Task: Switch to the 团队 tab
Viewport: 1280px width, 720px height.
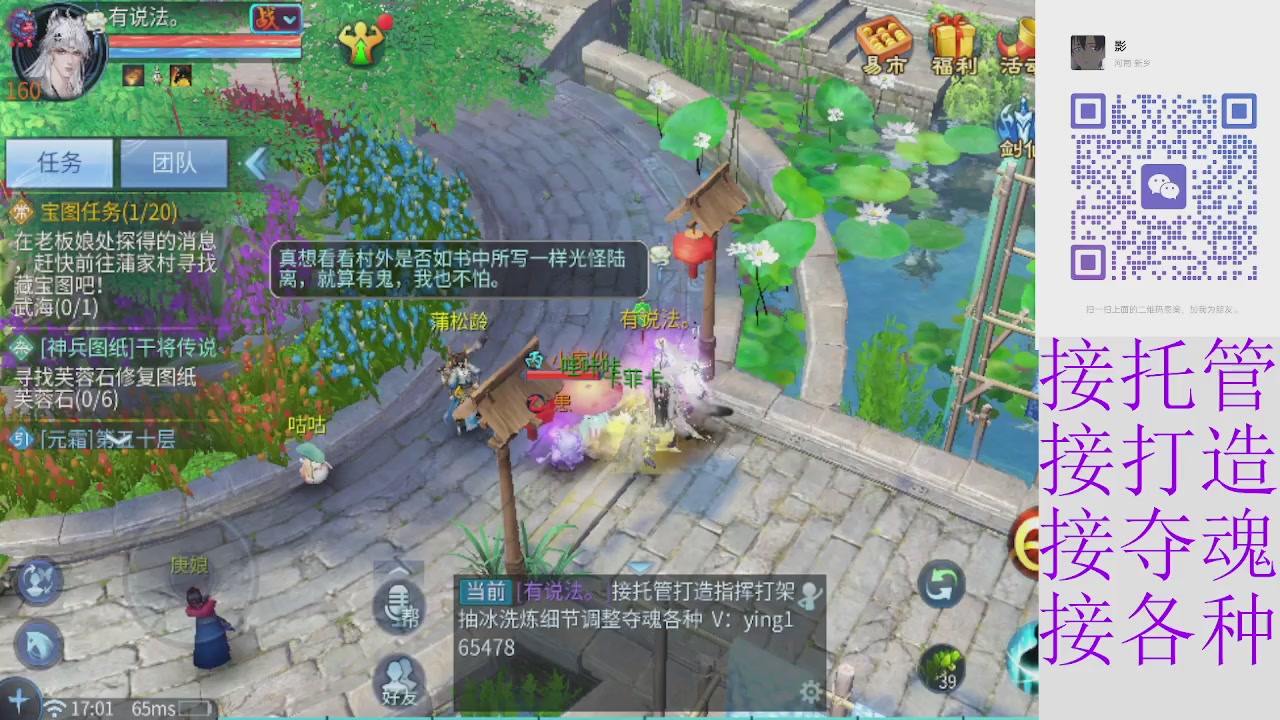Action: pyautogui.click(x=174, y=163)
